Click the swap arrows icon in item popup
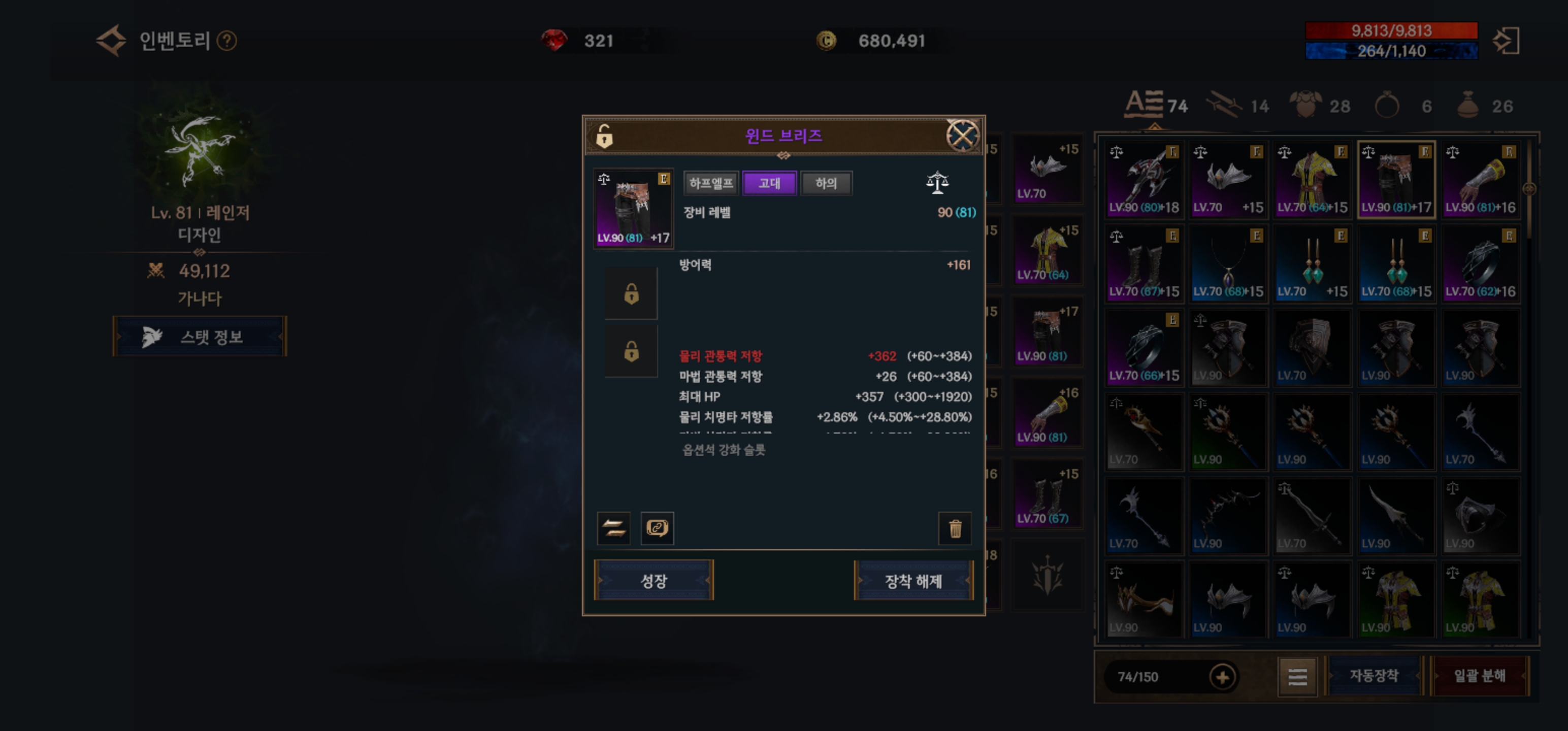Viewport: 1568px width, 731px height. 613,528
